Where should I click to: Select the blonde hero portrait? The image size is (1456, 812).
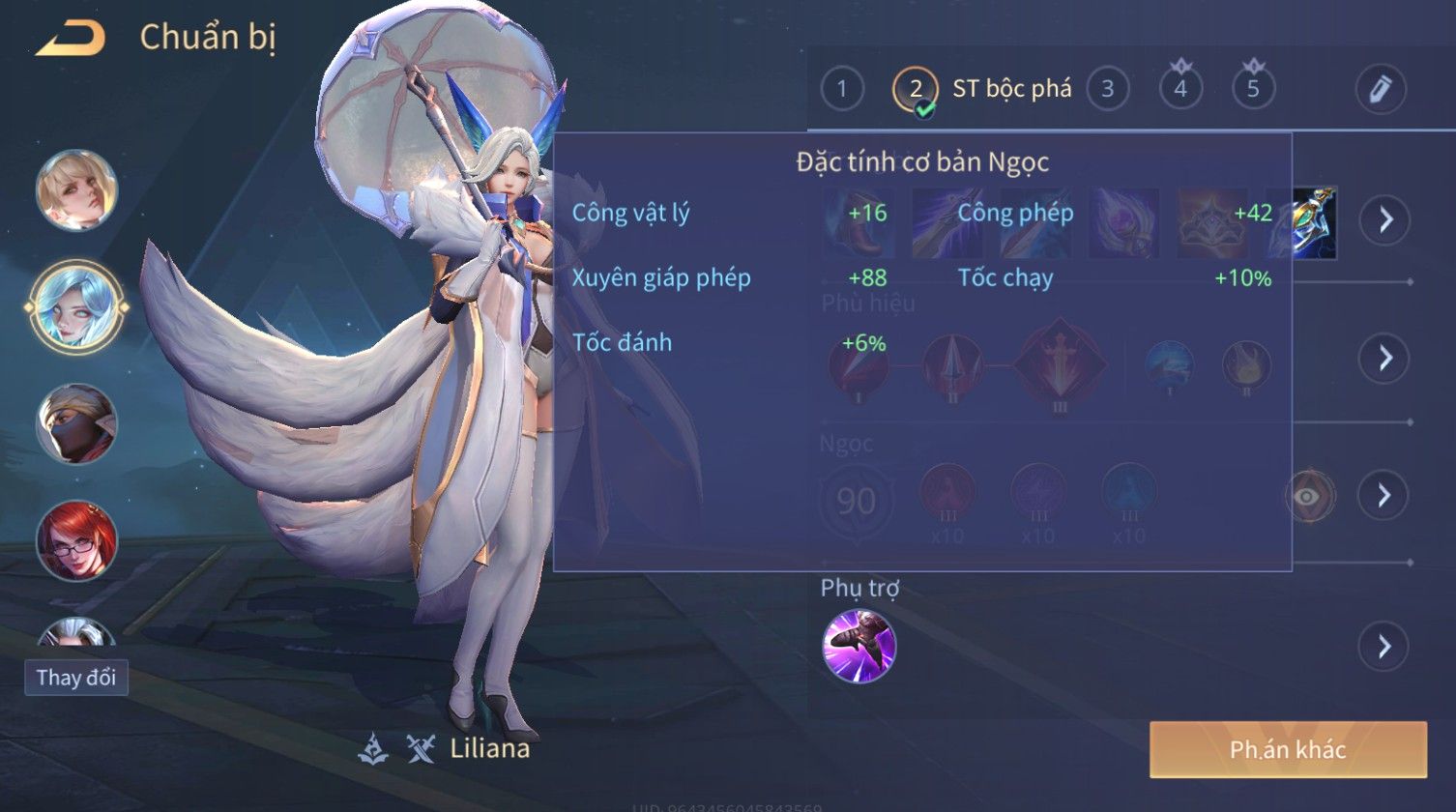pos(76,190)
